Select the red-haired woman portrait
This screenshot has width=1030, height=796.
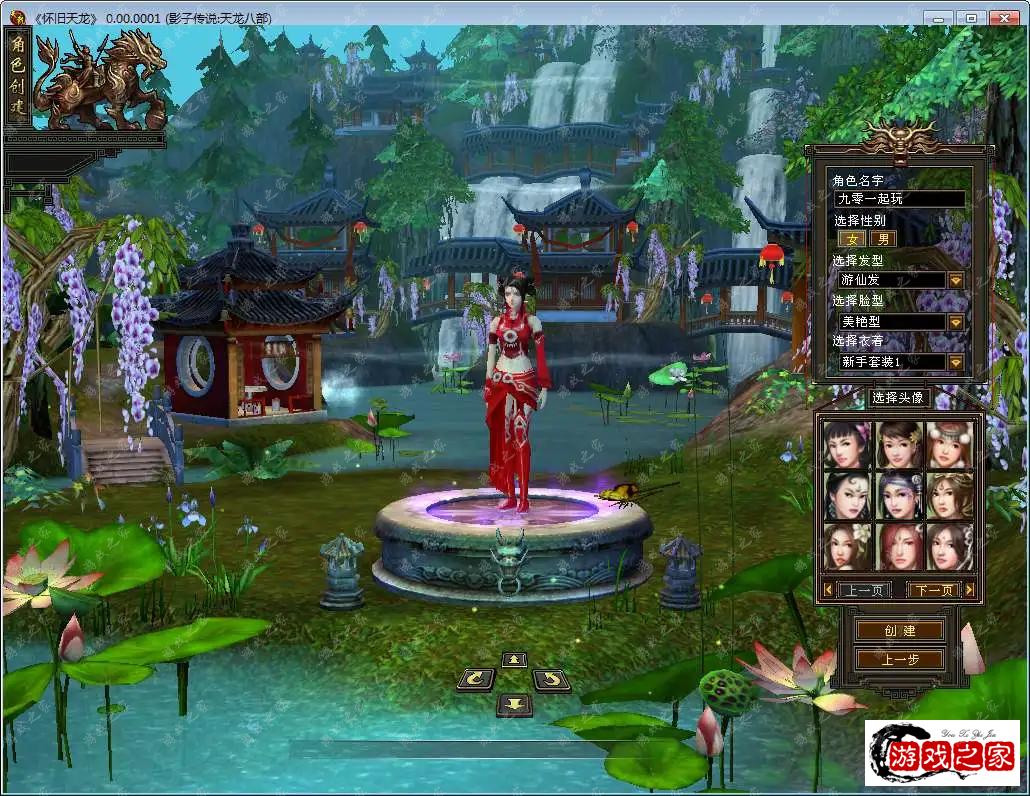tap(899, 546)
